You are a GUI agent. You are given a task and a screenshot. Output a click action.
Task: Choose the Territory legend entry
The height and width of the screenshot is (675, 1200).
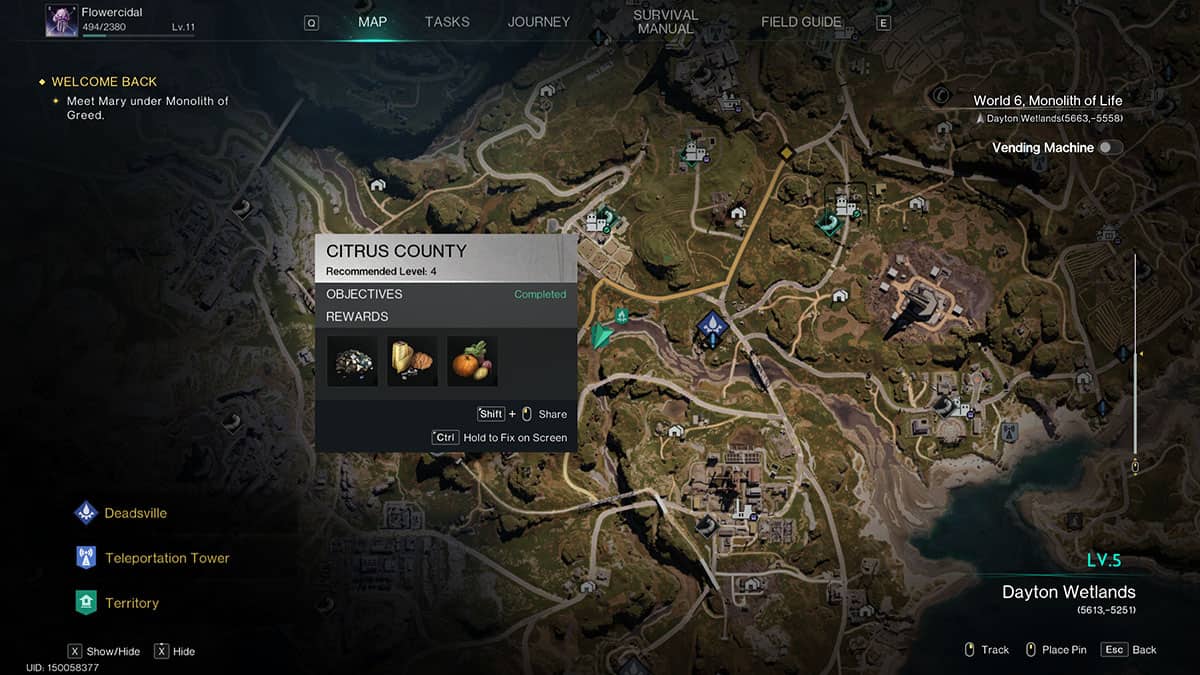(131, 603)
